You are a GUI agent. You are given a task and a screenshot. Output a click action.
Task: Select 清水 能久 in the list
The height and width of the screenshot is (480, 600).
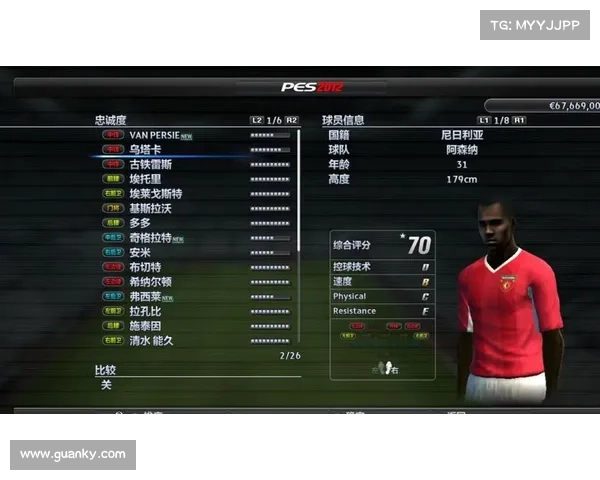point(152,341)
